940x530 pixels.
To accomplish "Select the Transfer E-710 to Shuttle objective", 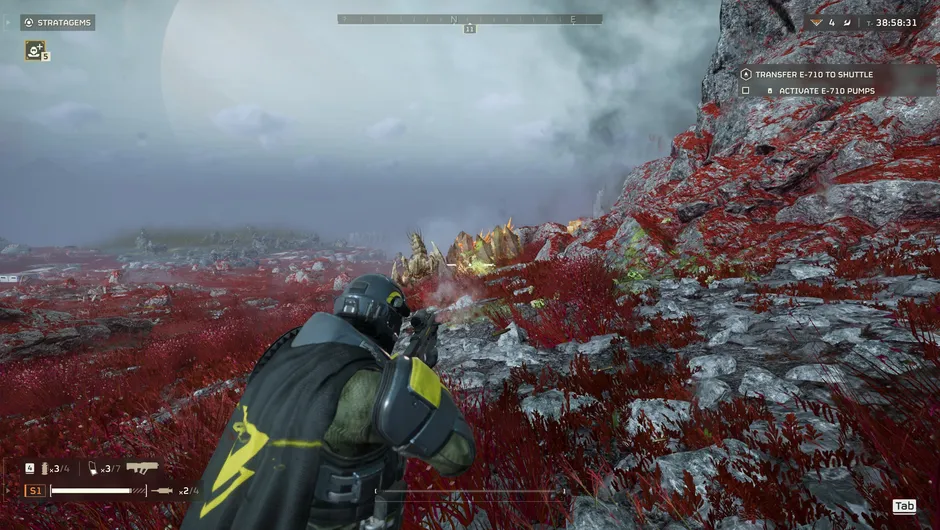I will [x=812, y=74].
